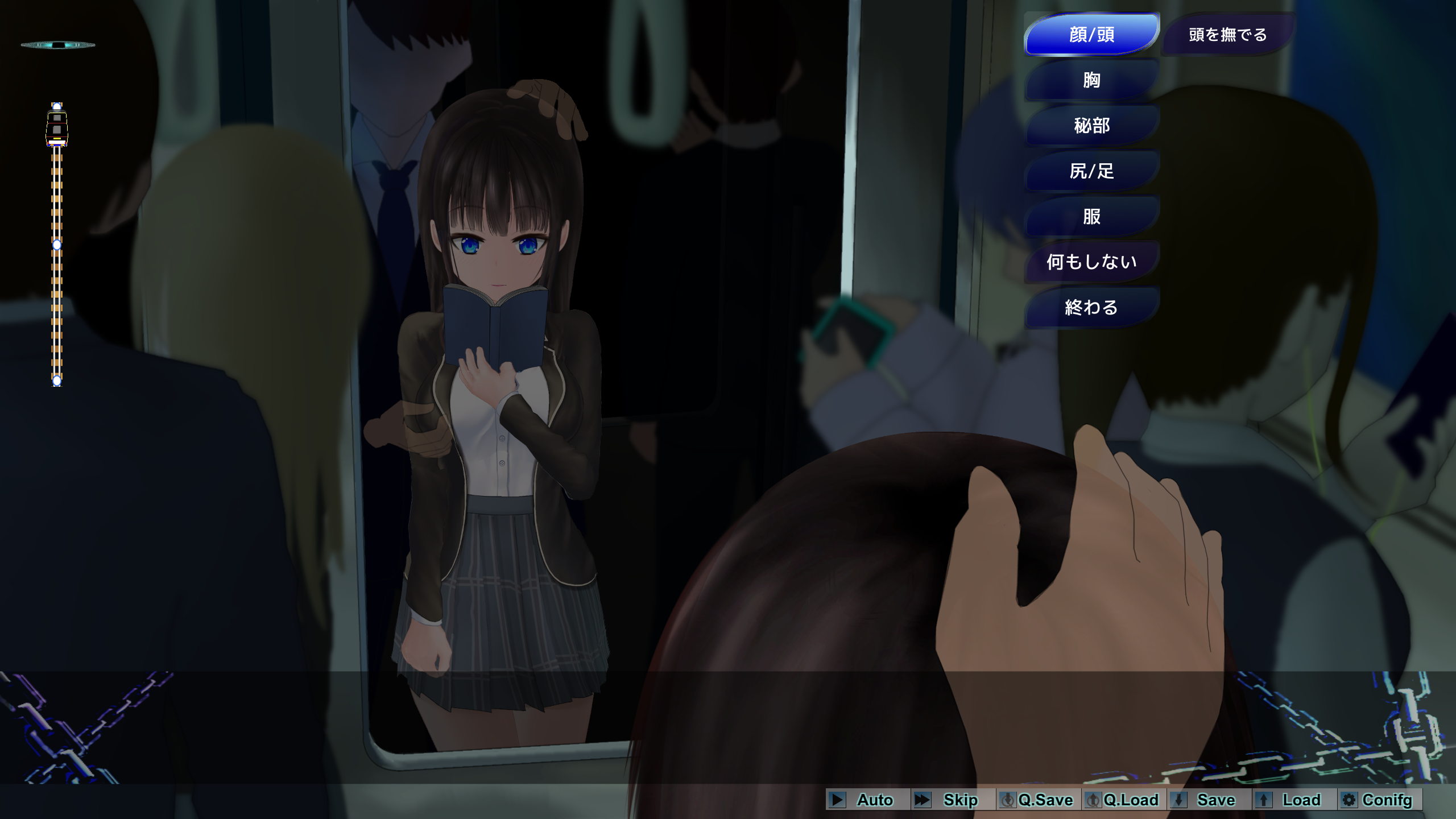
Task: Click Q.Save to quick save
Action: click(x=1037, y=800)
